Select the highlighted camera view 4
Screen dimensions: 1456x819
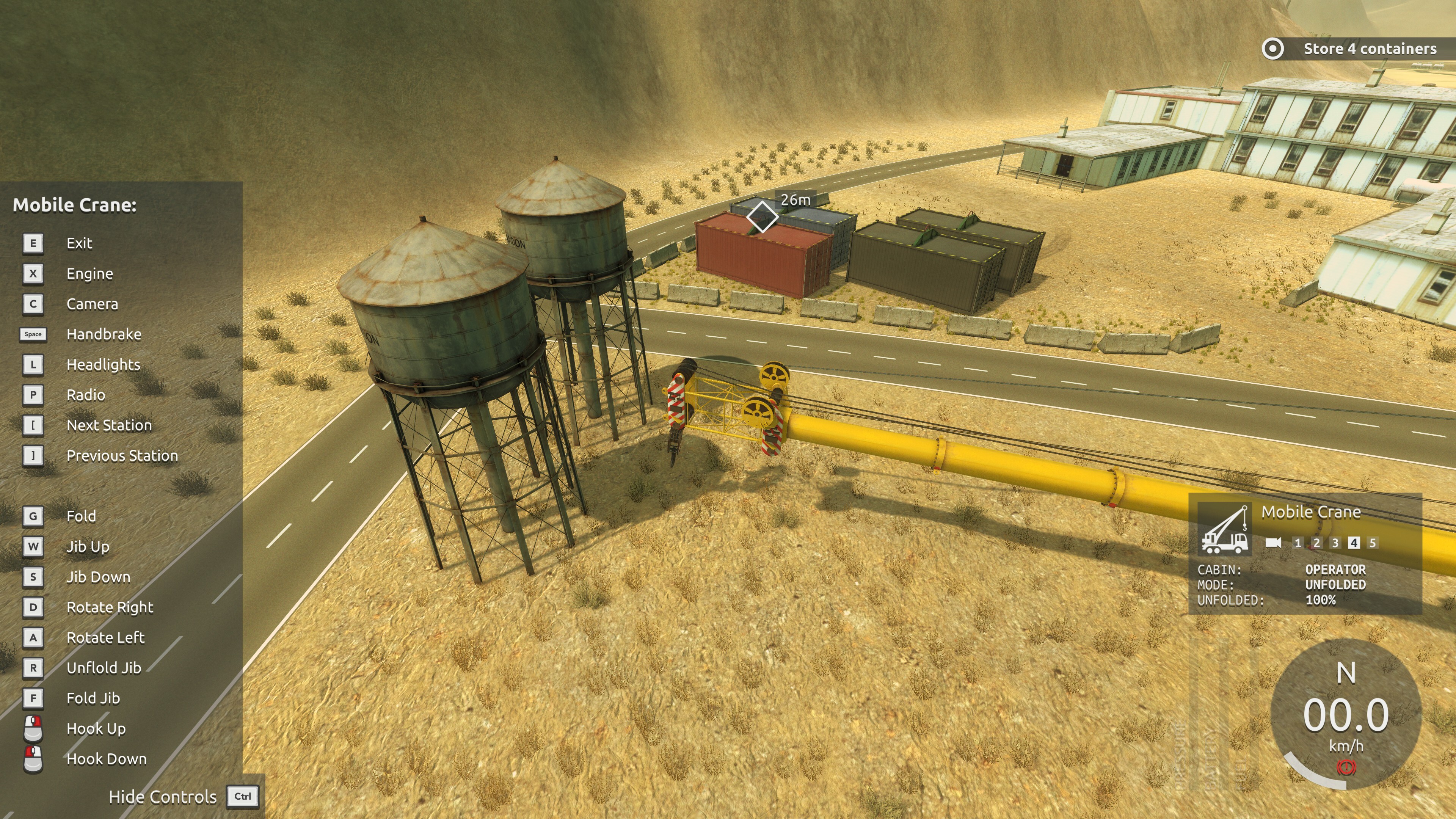(x=1354, y=543)
